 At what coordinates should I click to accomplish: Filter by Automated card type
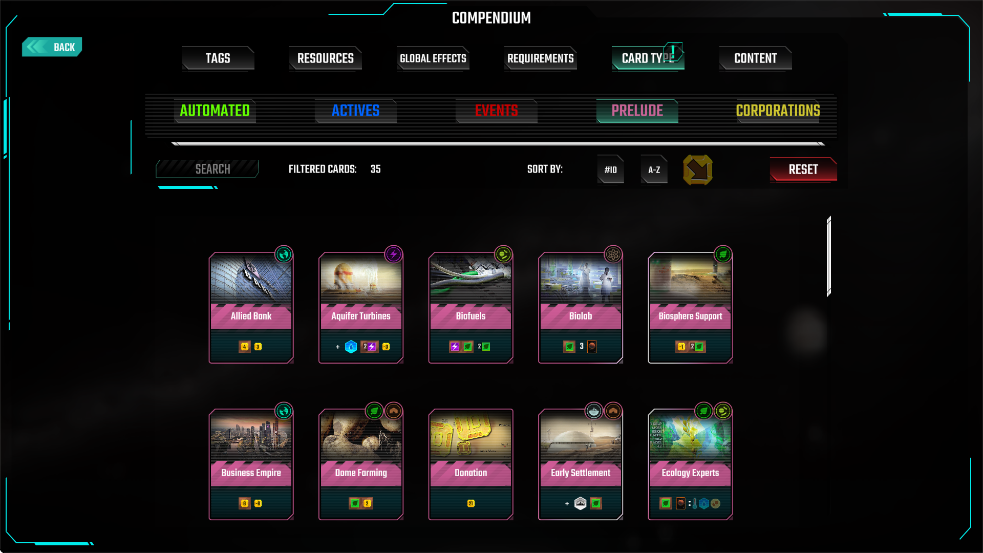coord(215,111)
